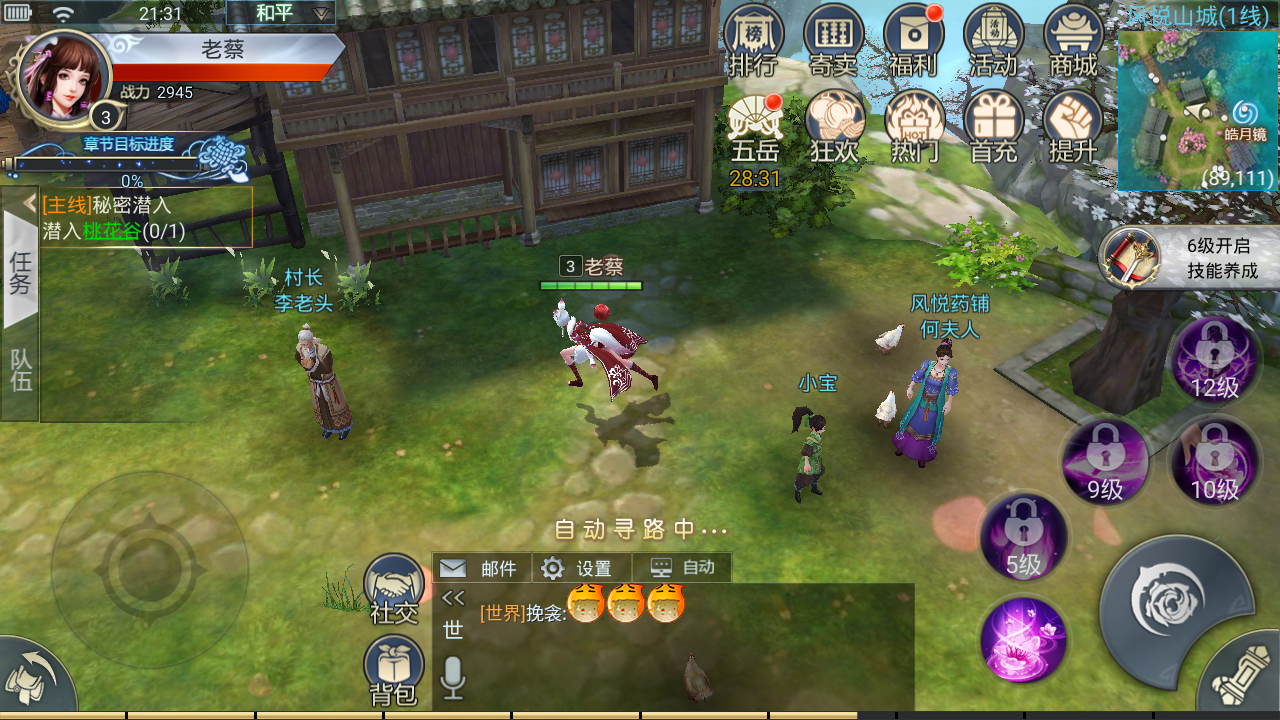Select the 任务 quest tab
Screen dimensions: 1280x720
(x=21, y=270)
